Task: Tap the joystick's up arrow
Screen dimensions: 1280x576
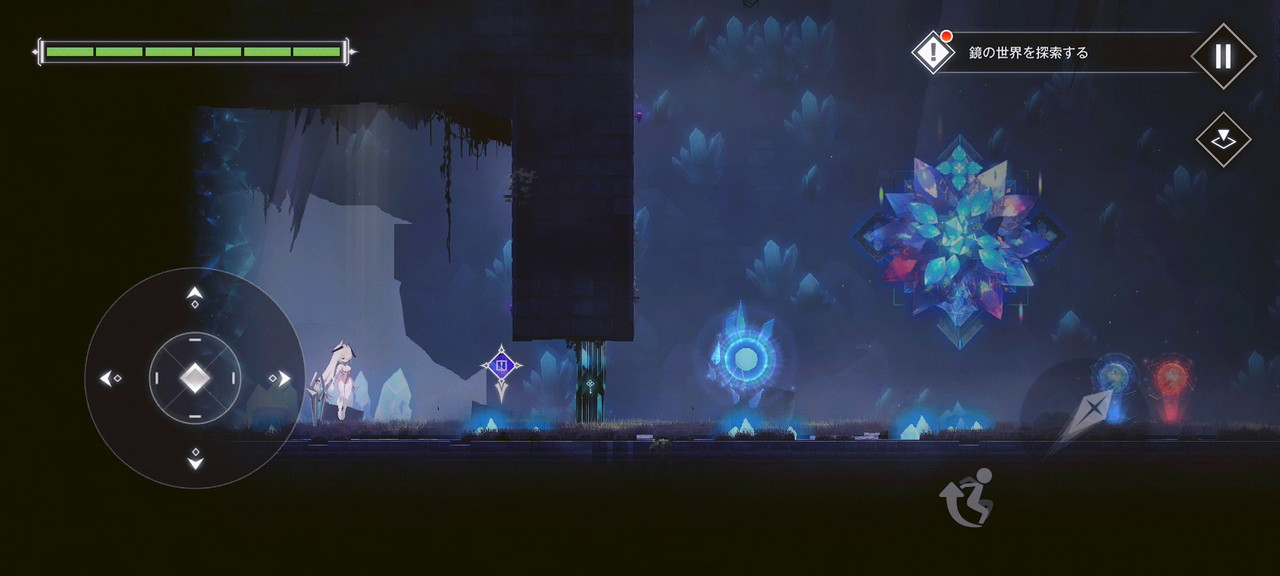Action: (195, 296)
